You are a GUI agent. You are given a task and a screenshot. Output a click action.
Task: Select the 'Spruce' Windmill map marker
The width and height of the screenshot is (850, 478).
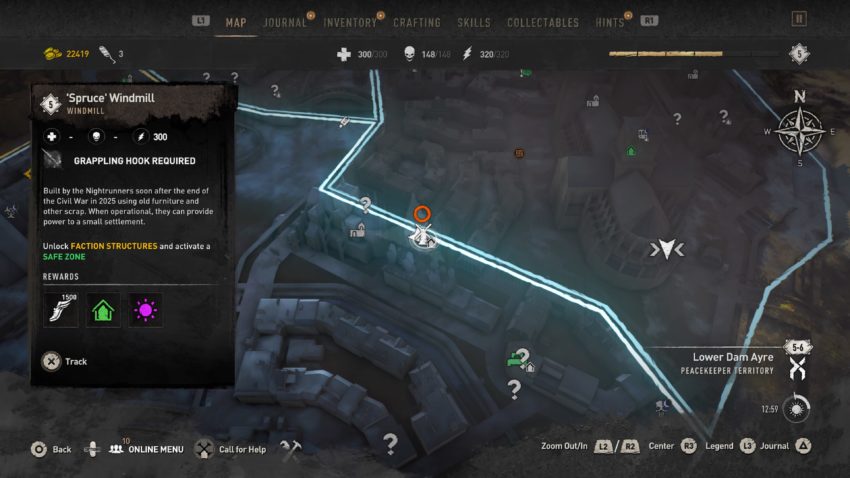423,236
